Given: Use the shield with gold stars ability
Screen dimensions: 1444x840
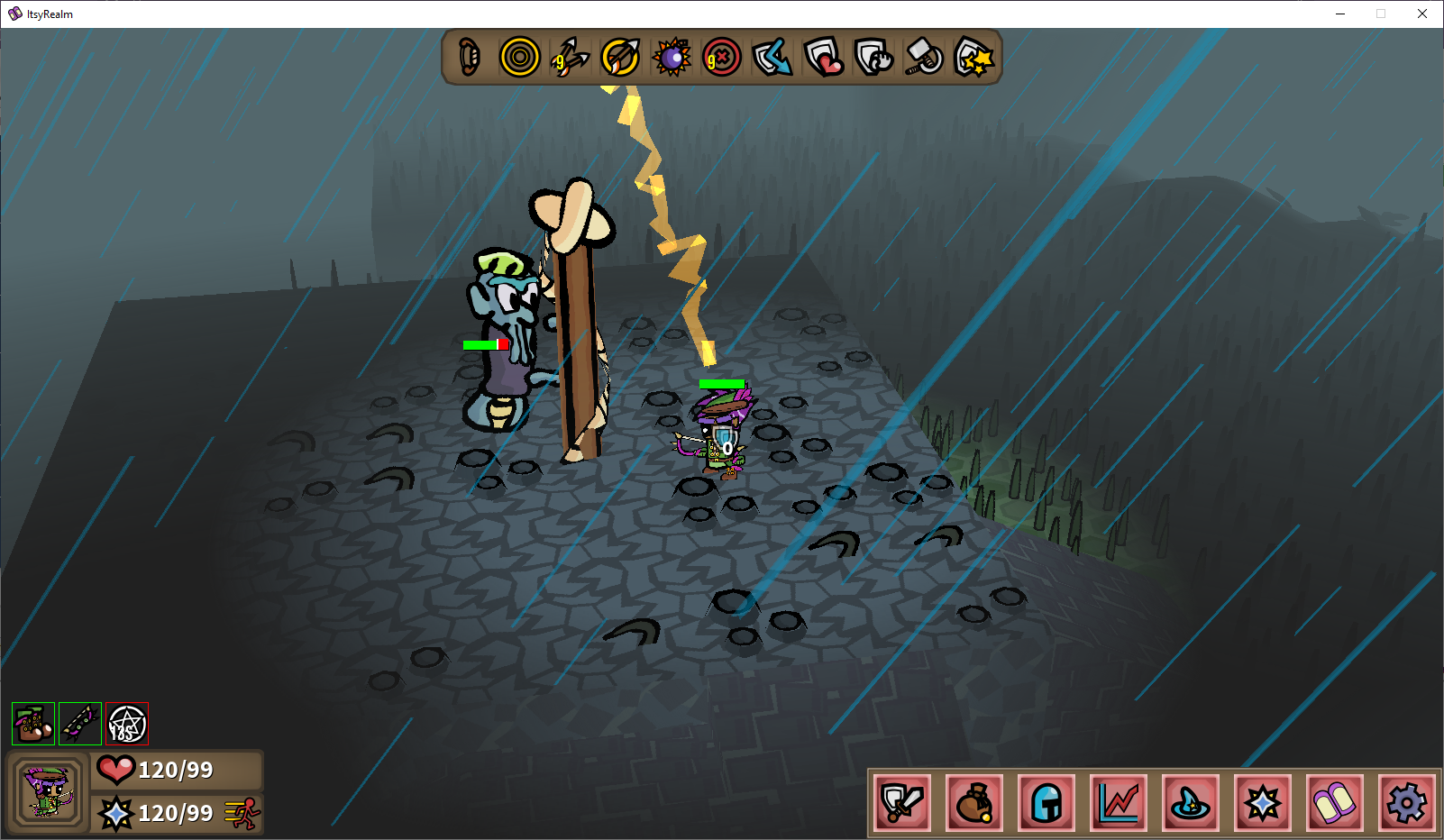Looking at the screenshot, I should [x=974, y=58].
